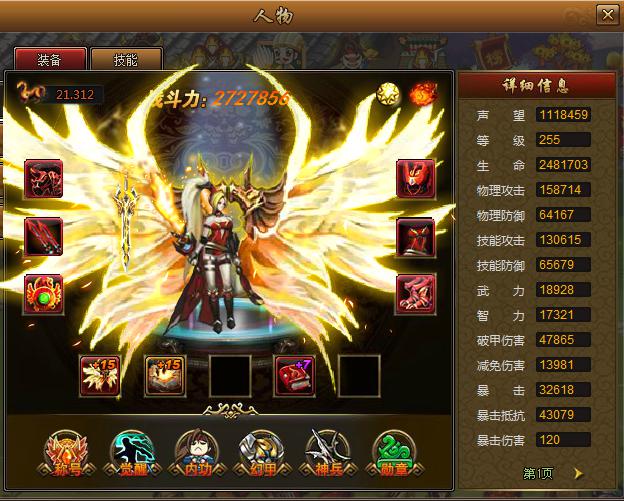Click the red flame emblem icon

(x=422, y=95)
